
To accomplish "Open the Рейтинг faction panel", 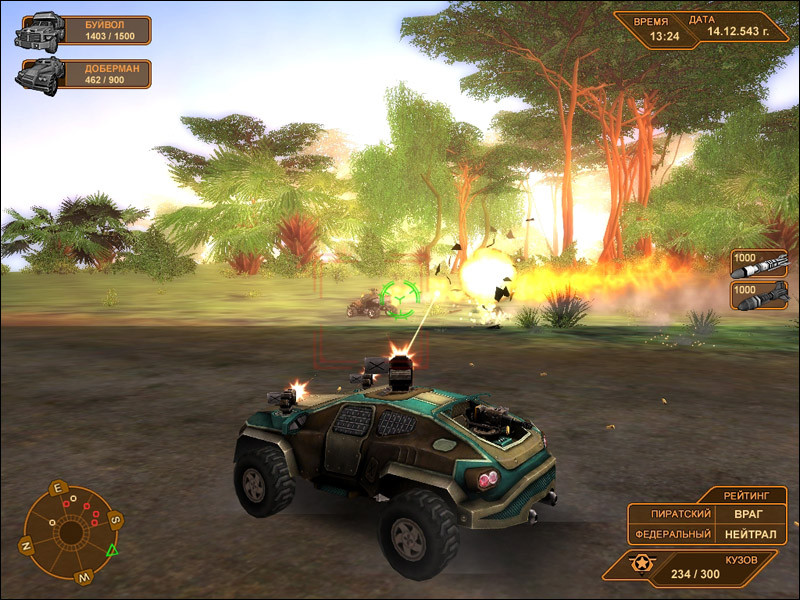I will tap(747, 494).
